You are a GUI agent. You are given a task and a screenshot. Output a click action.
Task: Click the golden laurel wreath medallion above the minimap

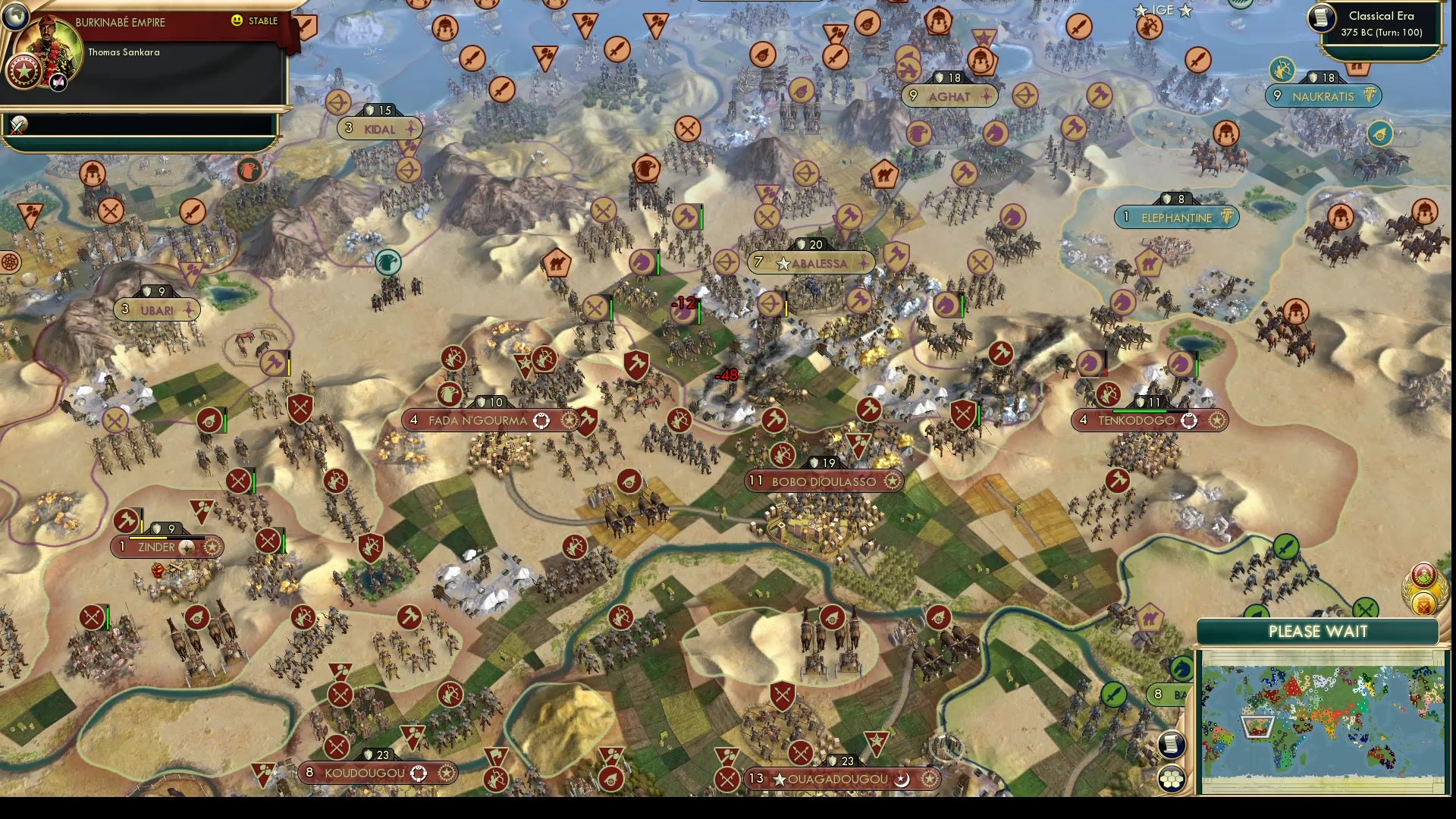pos(1423,605)
